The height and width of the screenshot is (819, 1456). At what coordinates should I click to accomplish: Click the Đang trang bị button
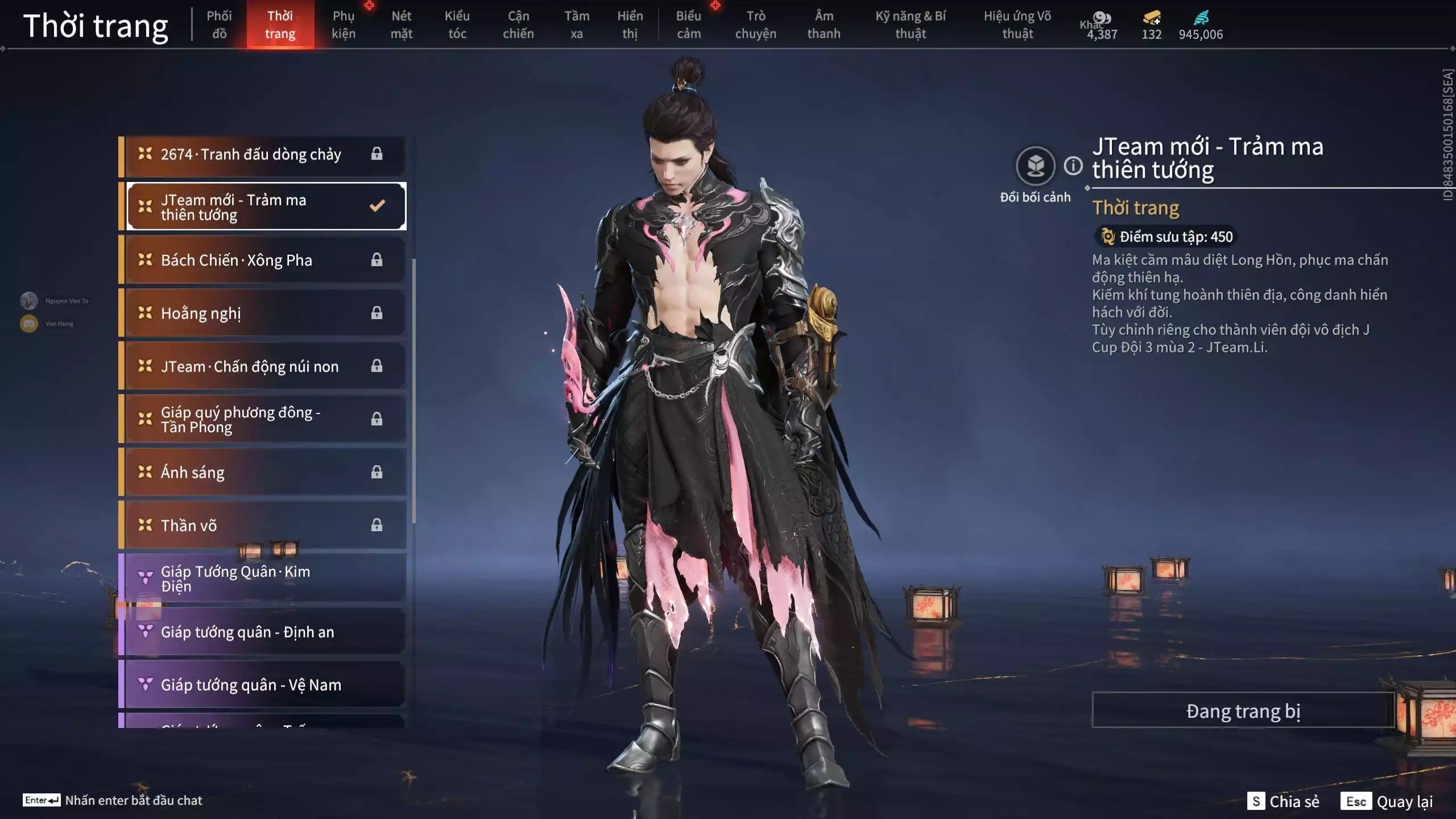pos(1243,710)
